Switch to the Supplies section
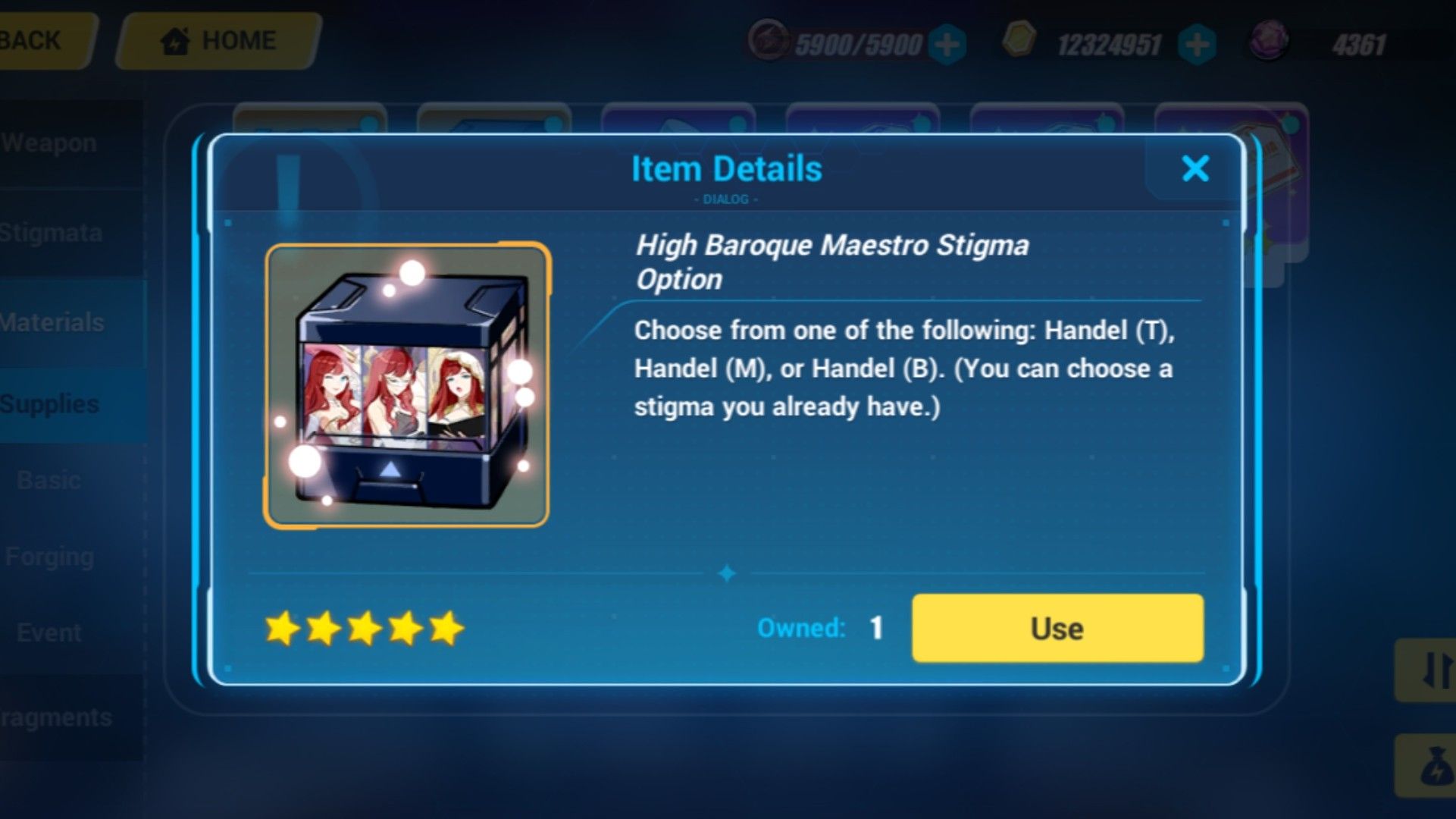1456x819 pixels. point(51,403)
